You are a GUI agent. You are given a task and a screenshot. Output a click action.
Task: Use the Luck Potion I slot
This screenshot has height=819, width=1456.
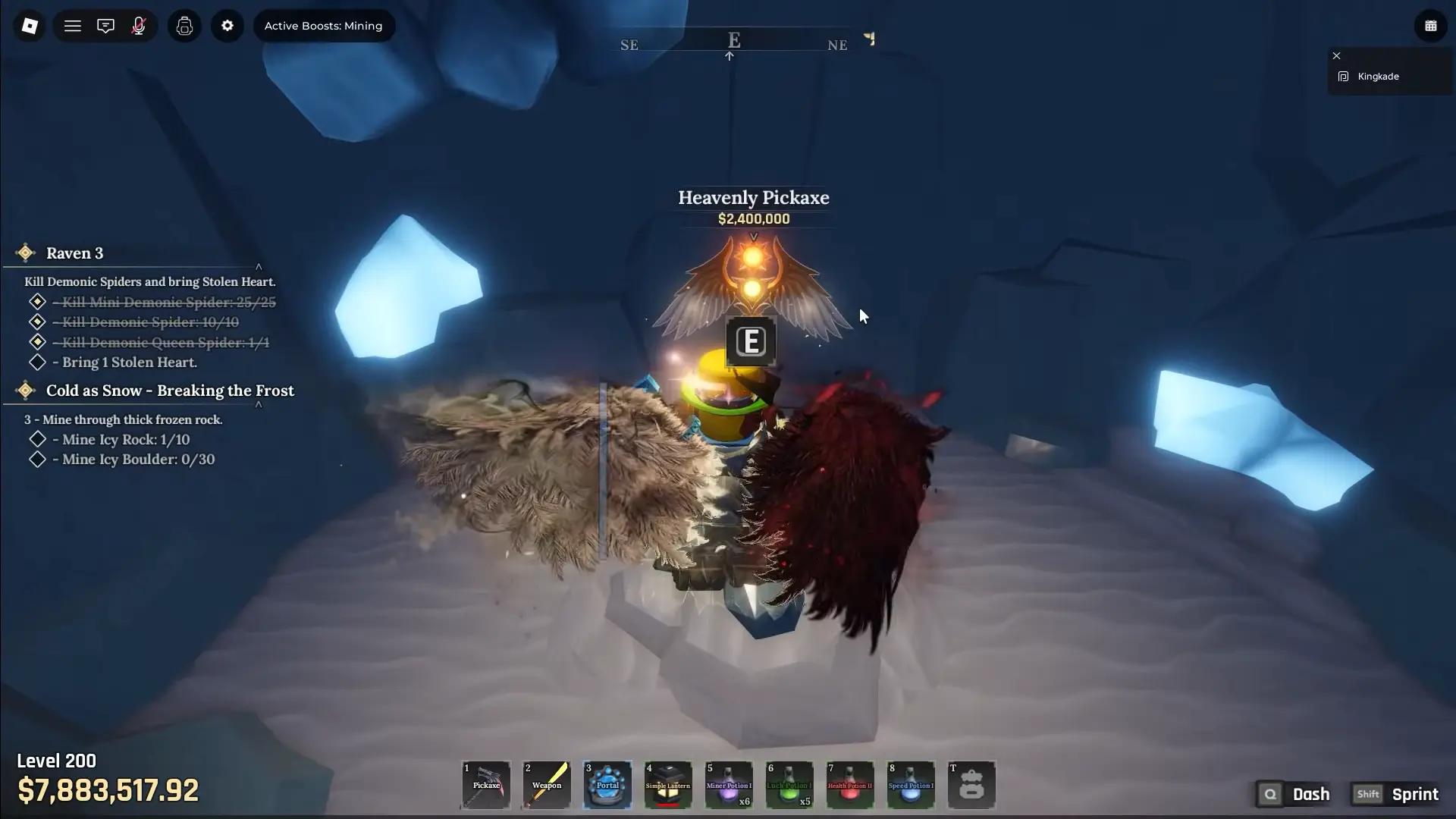[789, 785]
